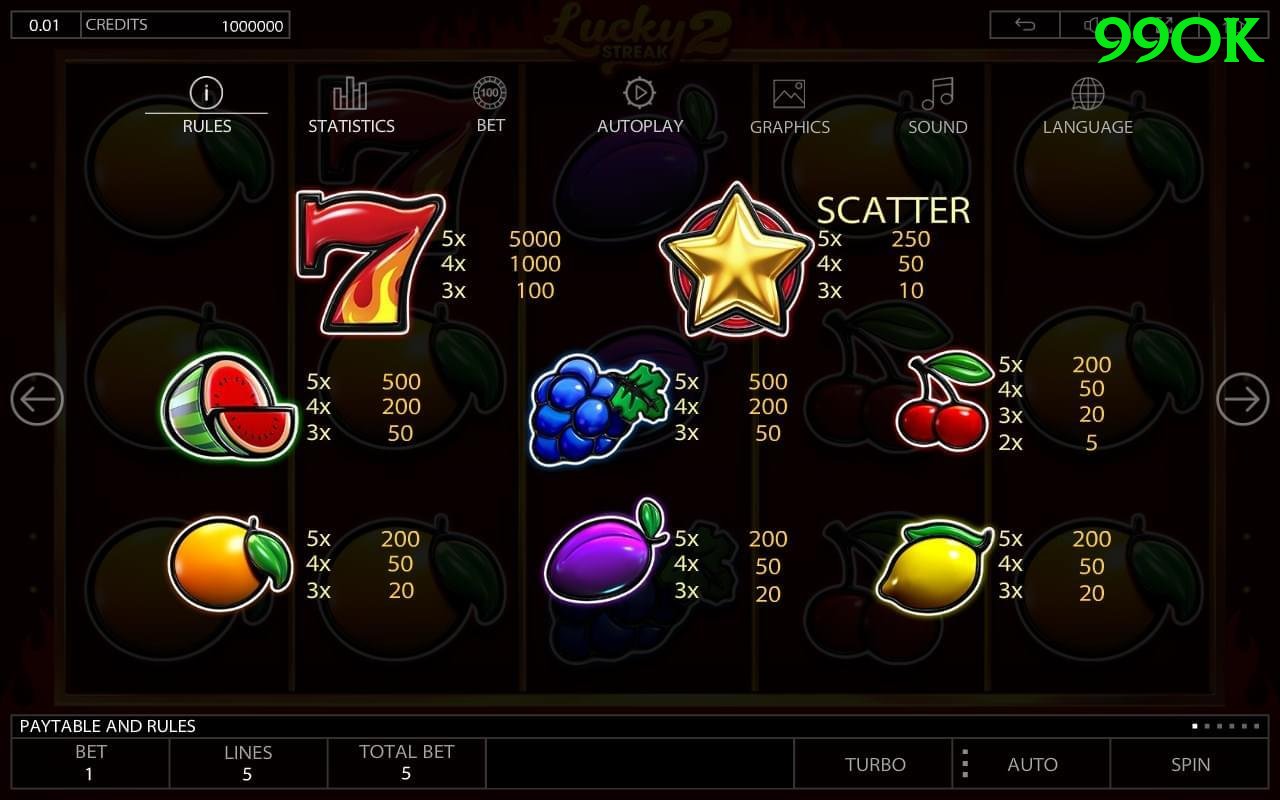Click the PAYTABLE AND RULES title bar

tap(110, 726)
